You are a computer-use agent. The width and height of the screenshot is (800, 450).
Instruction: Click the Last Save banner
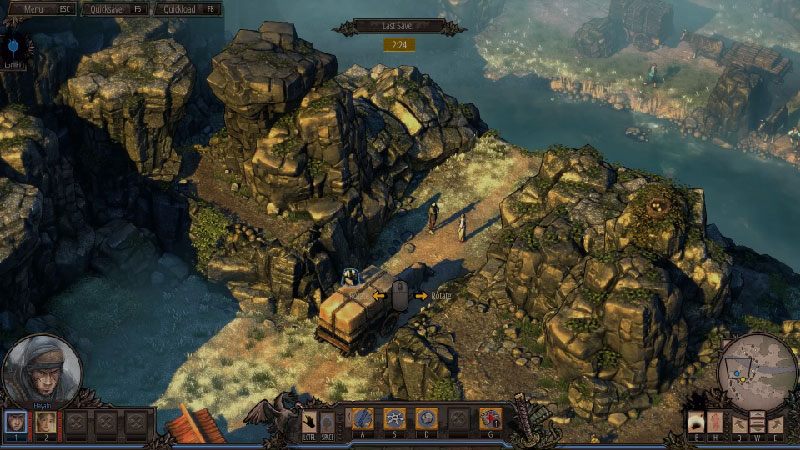[x=400, y=26]
